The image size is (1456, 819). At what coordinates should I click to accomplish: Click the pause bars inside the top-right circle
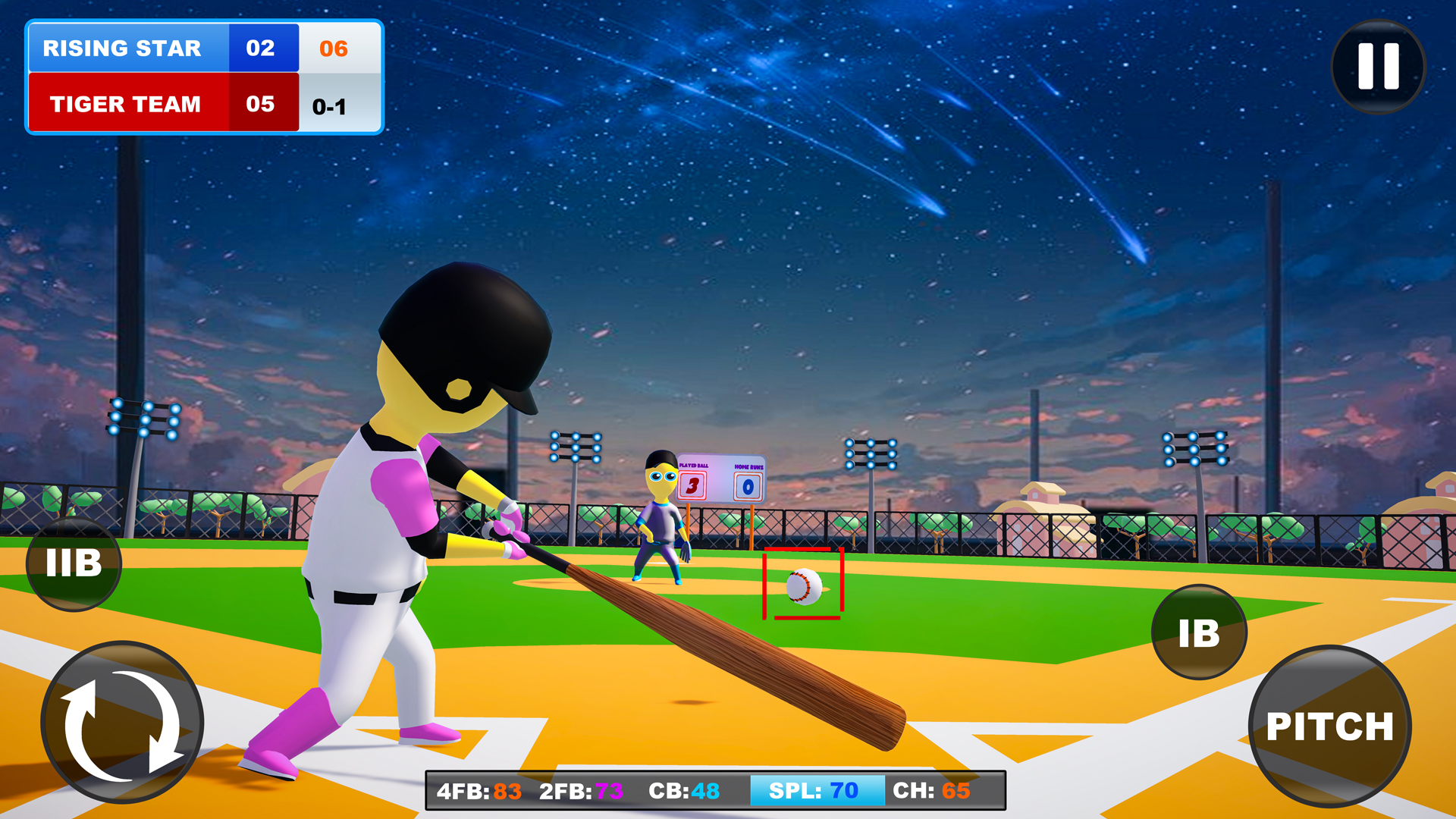coord(1378,67)
